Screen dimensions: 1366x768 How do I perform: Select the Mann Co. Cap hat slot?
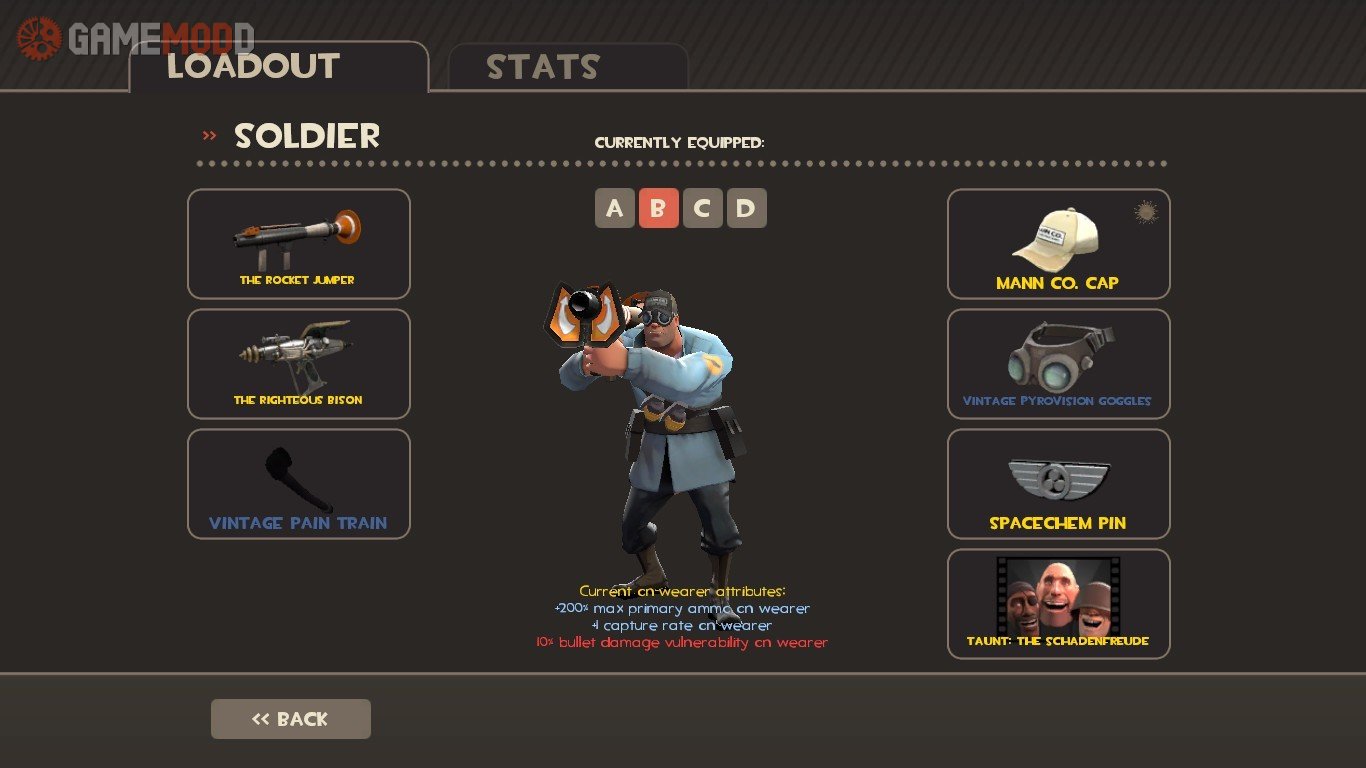[x=1058, y=243]
